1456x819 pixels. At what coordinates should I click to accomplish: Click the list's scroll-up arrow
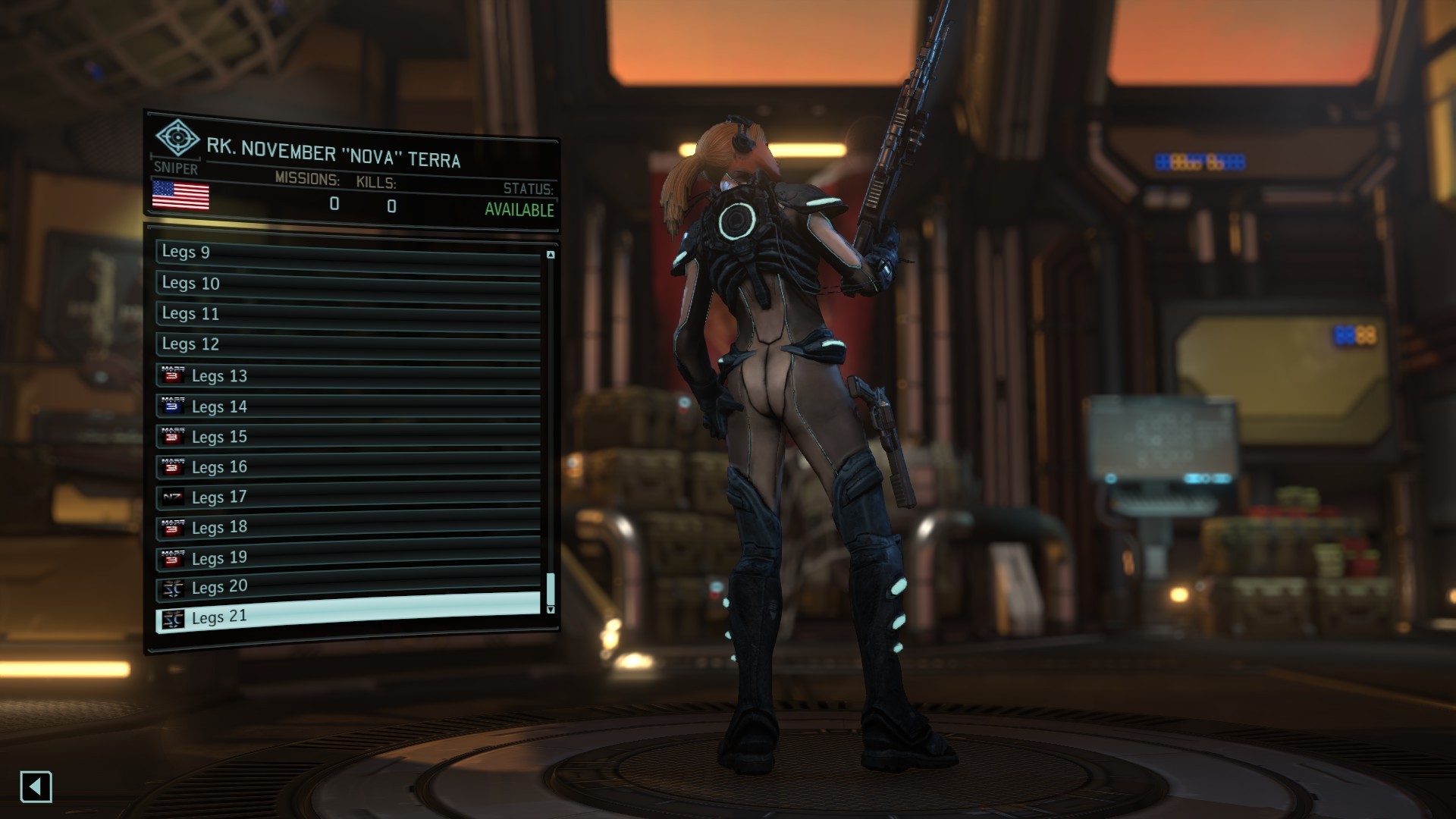(551, 255)
